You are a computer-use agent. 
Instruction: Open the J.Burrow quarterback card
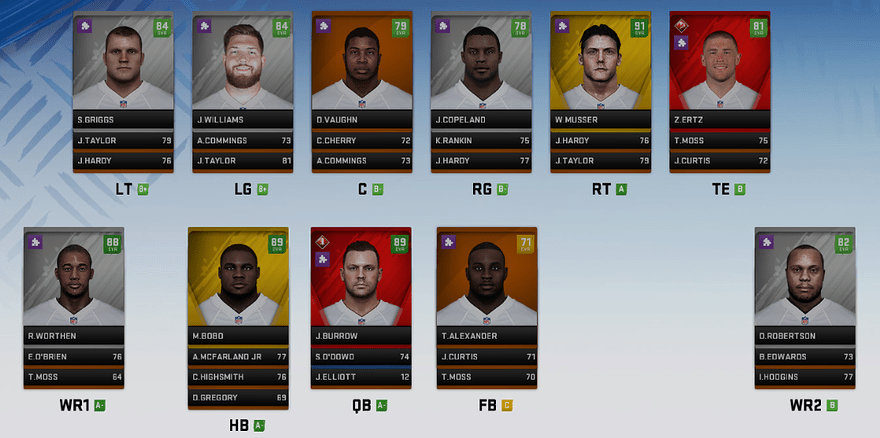(361, 285)
